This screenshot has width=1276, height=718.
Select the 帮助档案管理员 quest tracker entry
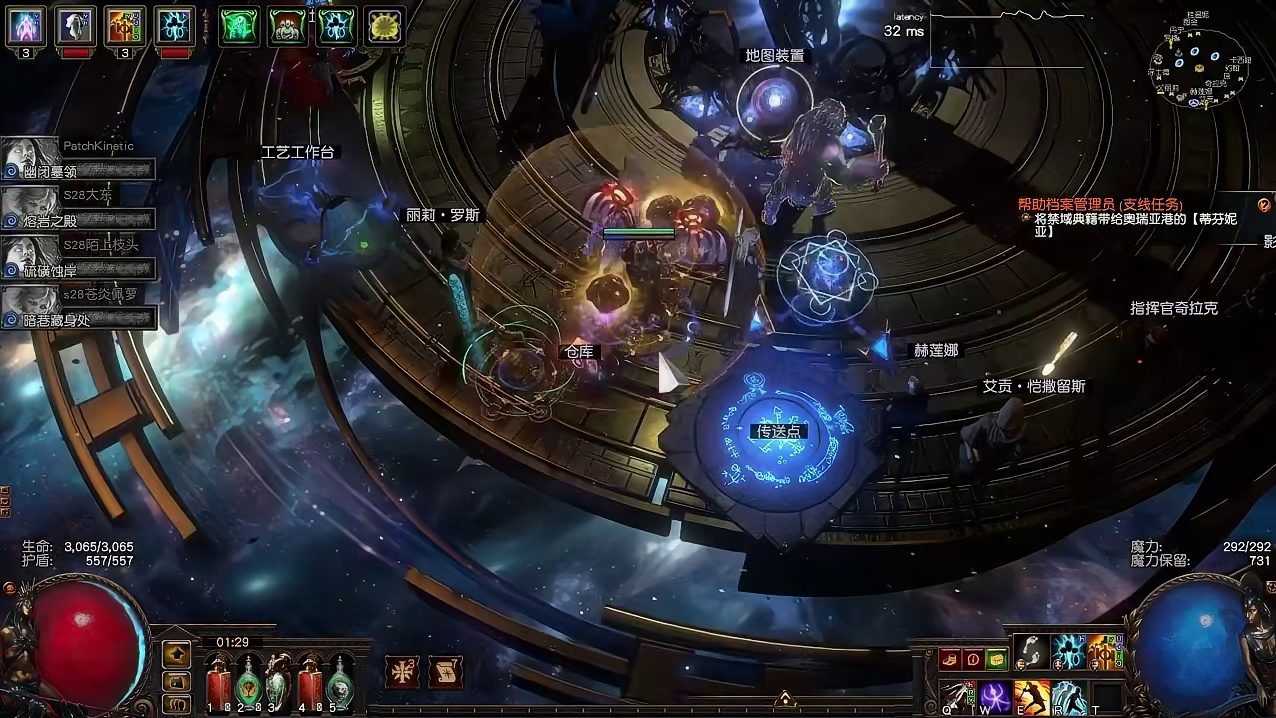pyautogui.click(x=1099, y=204)
